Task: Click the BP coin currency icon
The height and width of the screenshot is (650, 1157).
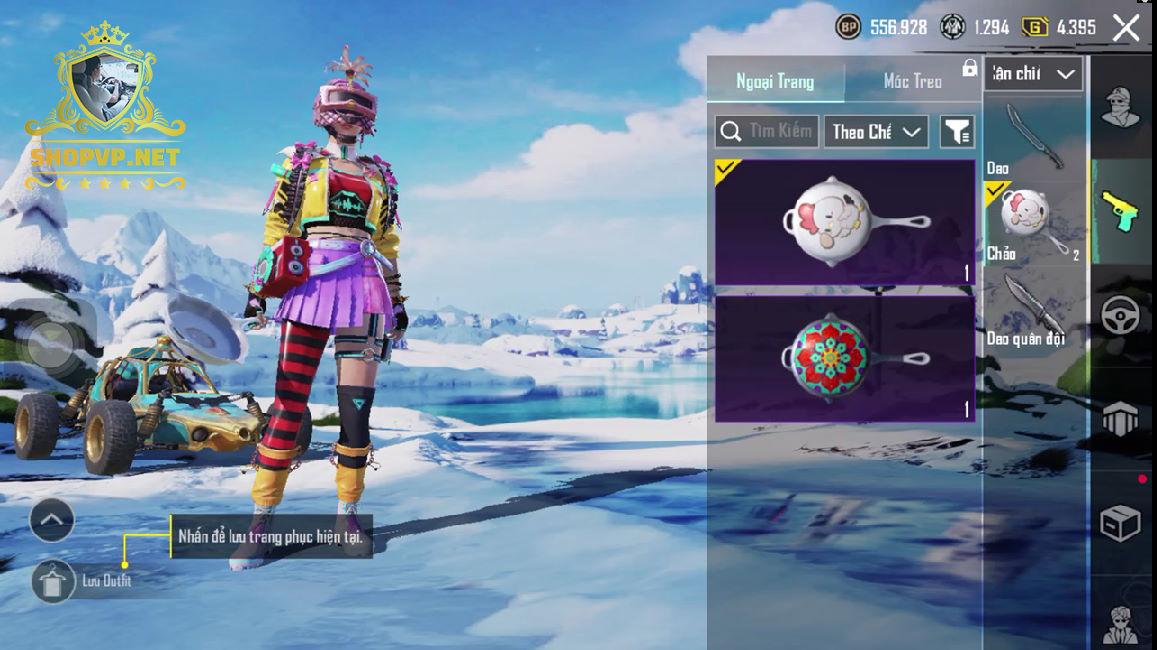Action: [848, 28]
